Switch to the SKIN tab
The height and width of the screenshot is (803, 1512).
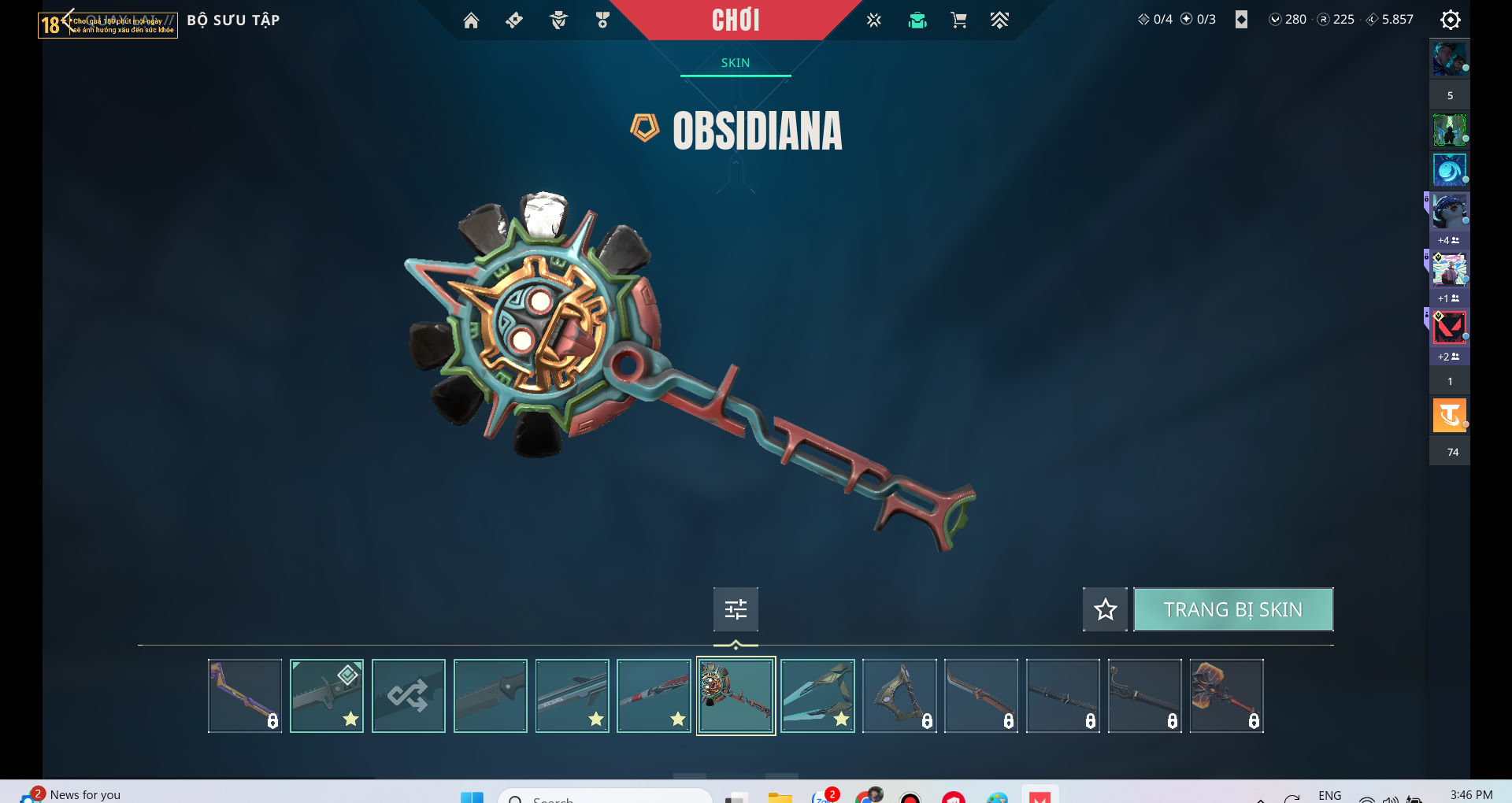tap(736, 63)
